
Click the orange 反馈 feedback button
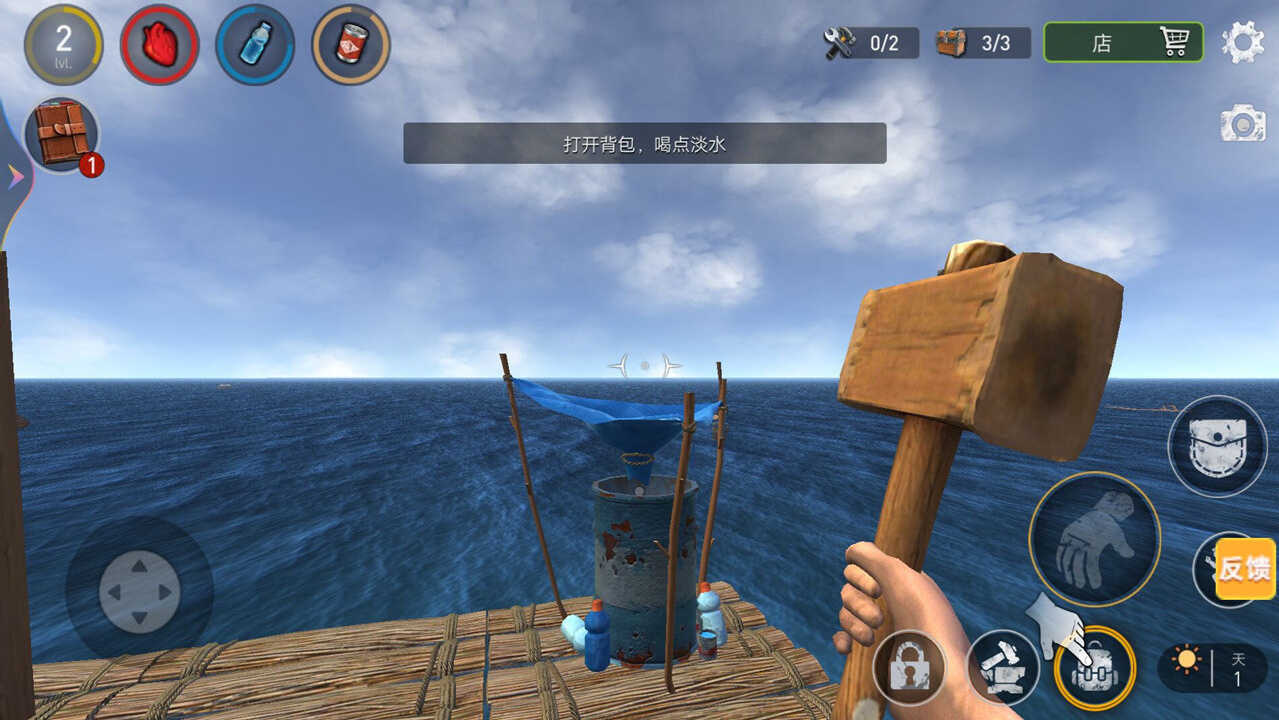[x=1245, y=569]
